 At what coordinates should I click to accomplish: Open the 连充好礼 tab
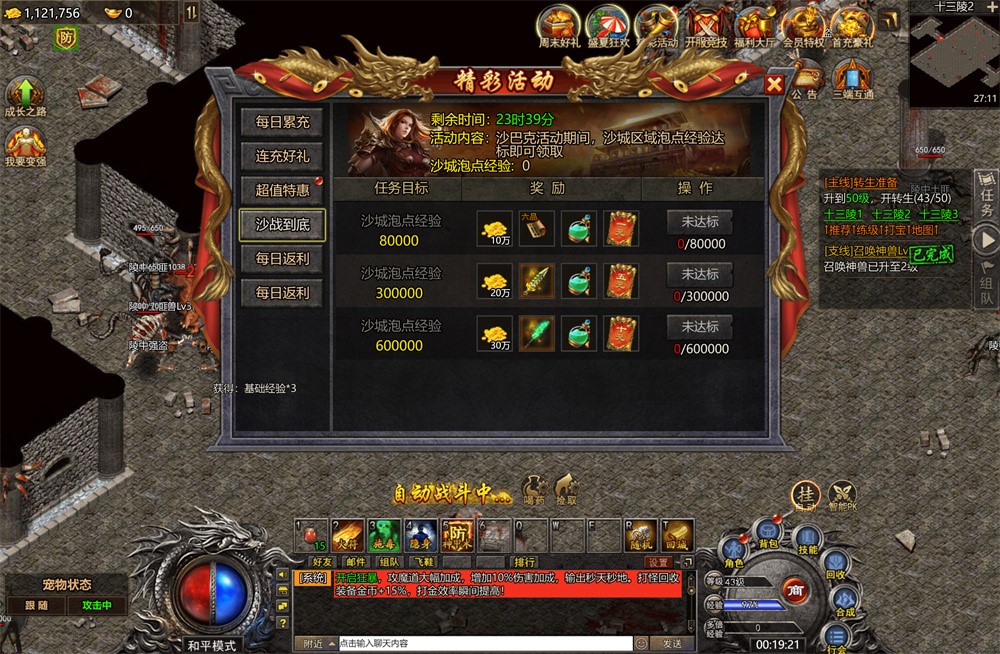tap(282, 156)
